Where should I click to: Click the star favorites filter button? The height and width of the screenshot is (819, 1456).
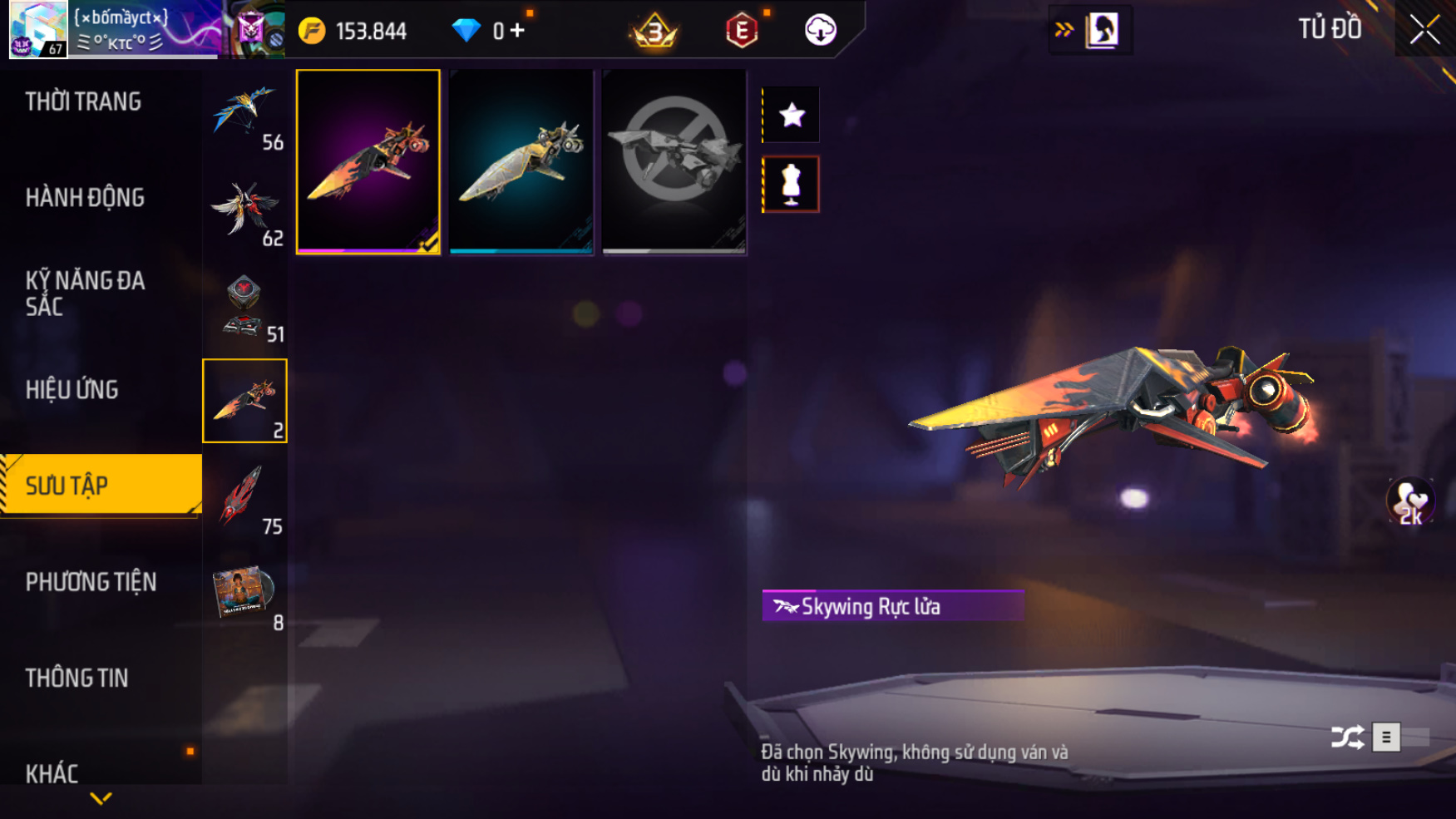[792, 115]
